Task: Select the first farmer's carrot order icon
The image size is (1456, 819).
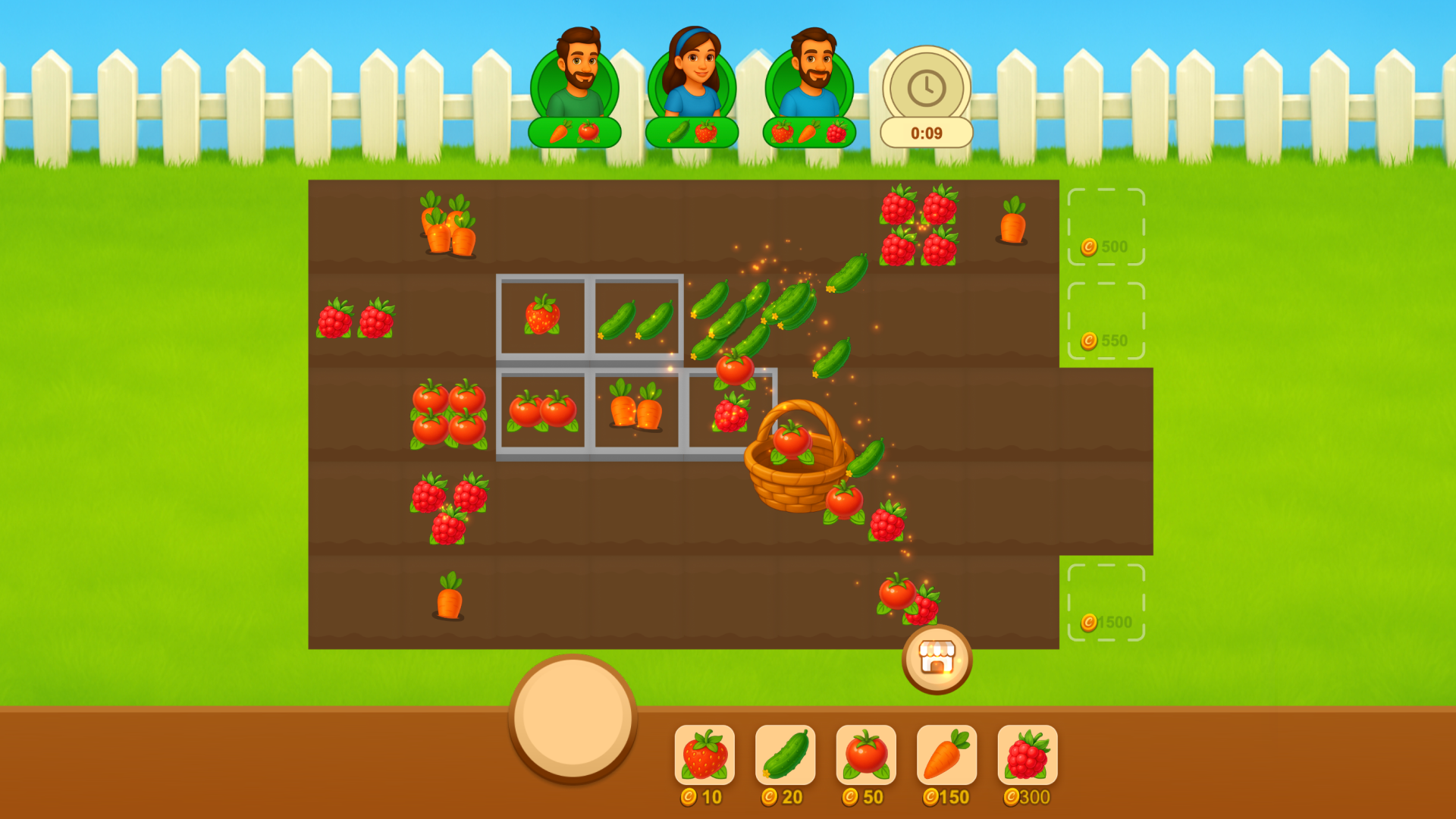Action: pos(559,130)
